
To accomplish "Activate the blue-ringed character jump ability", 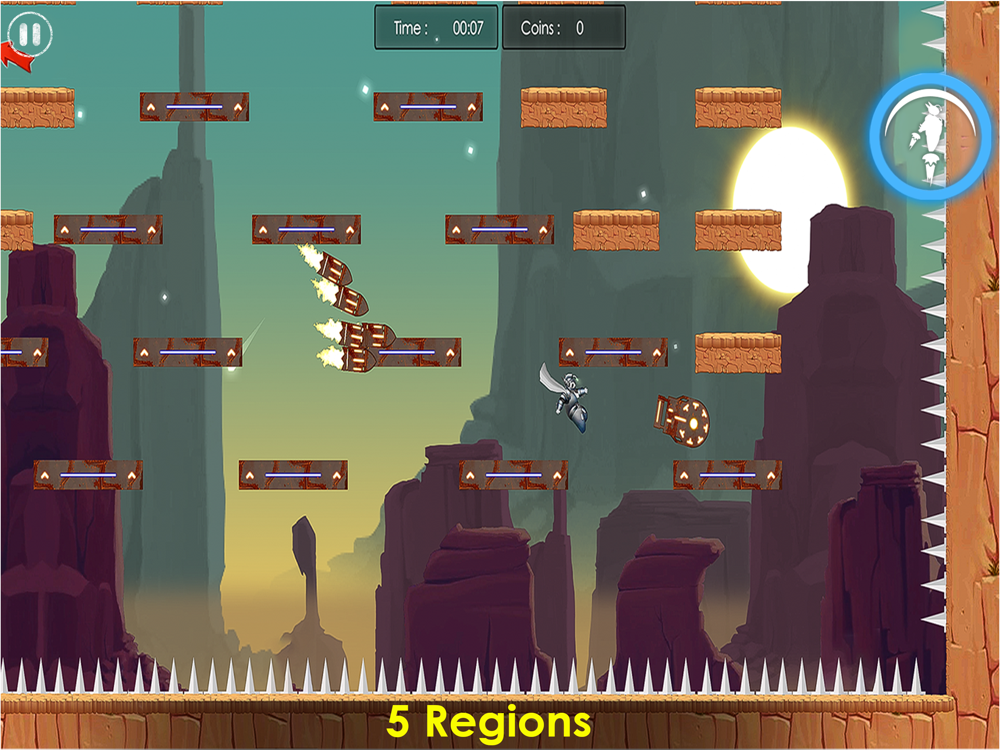I will point(930,137).
